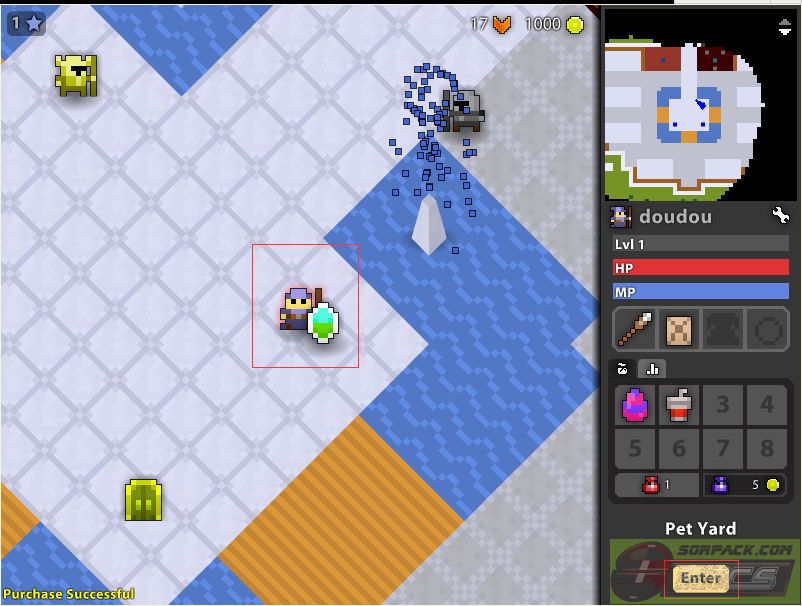The height and width of the screenshot is (606, 802).
Task: Select the equipped staff weapon slot
Action: point(636,328)
